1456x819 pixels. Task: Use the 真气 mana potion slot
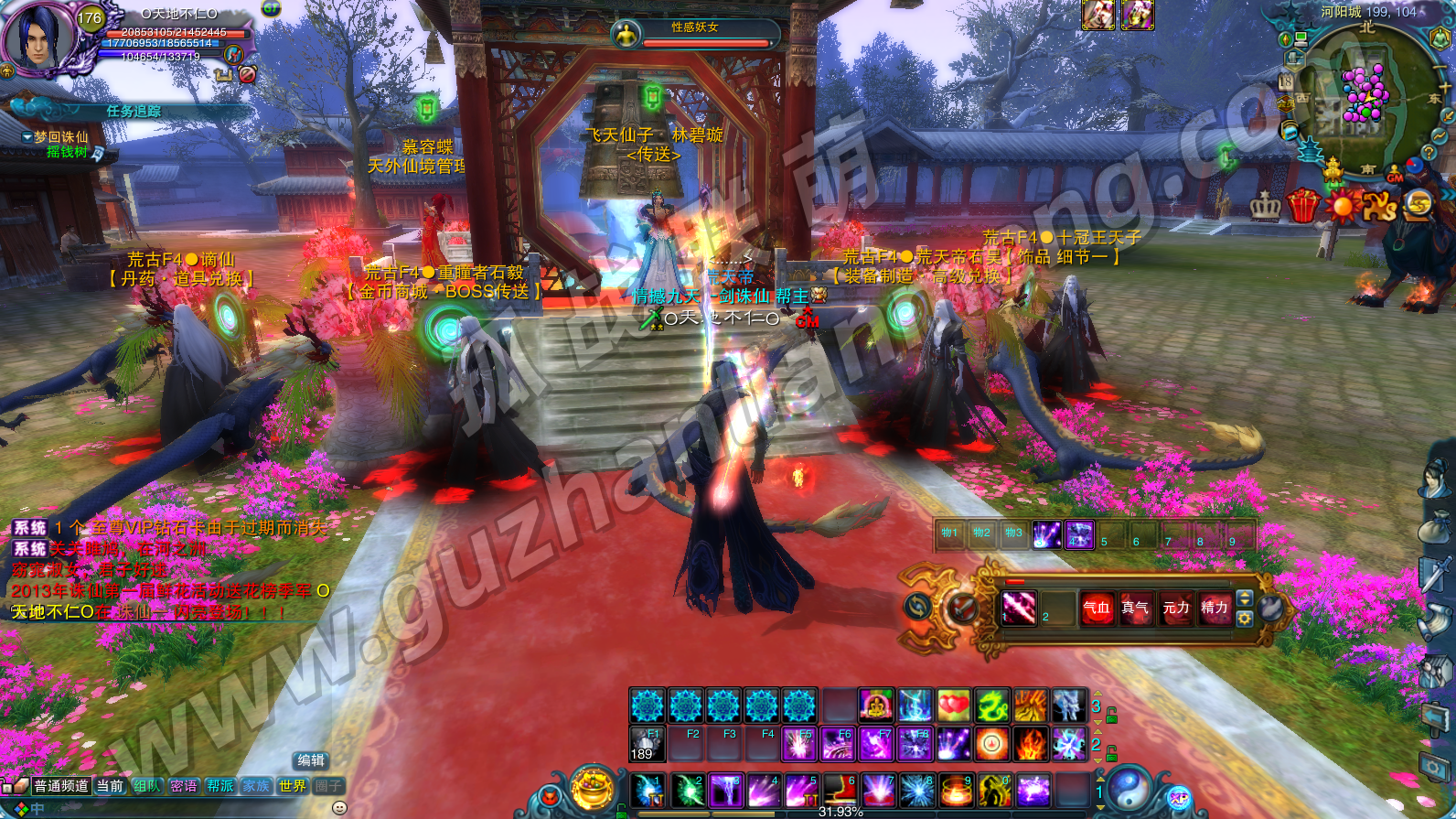[1135, 608]
